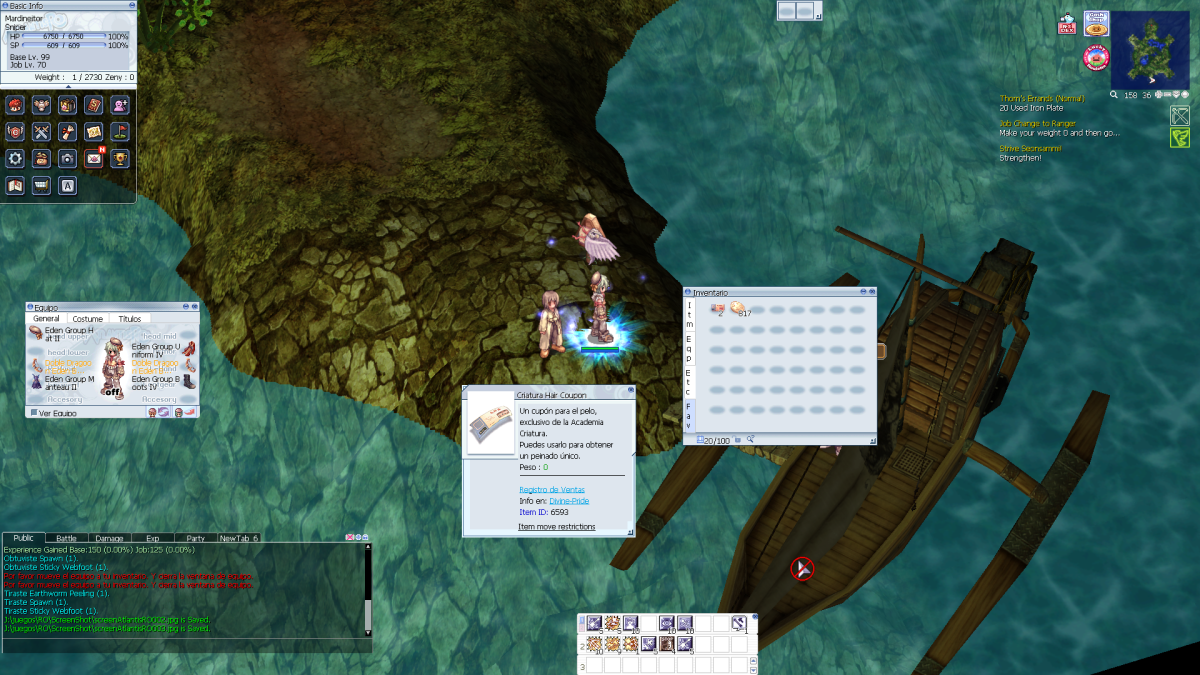Switch to the Battle chat tab
Screen dimensions: 1200x675
(66, 538)
